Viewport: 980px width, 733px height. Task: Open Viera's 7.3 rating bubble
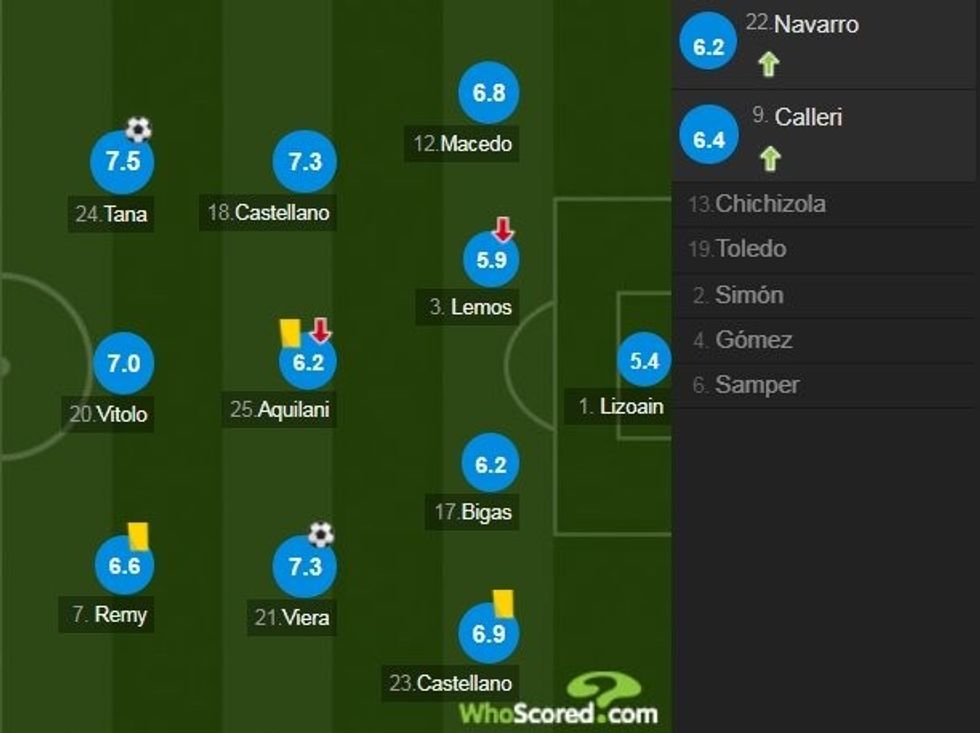[304, 567]
